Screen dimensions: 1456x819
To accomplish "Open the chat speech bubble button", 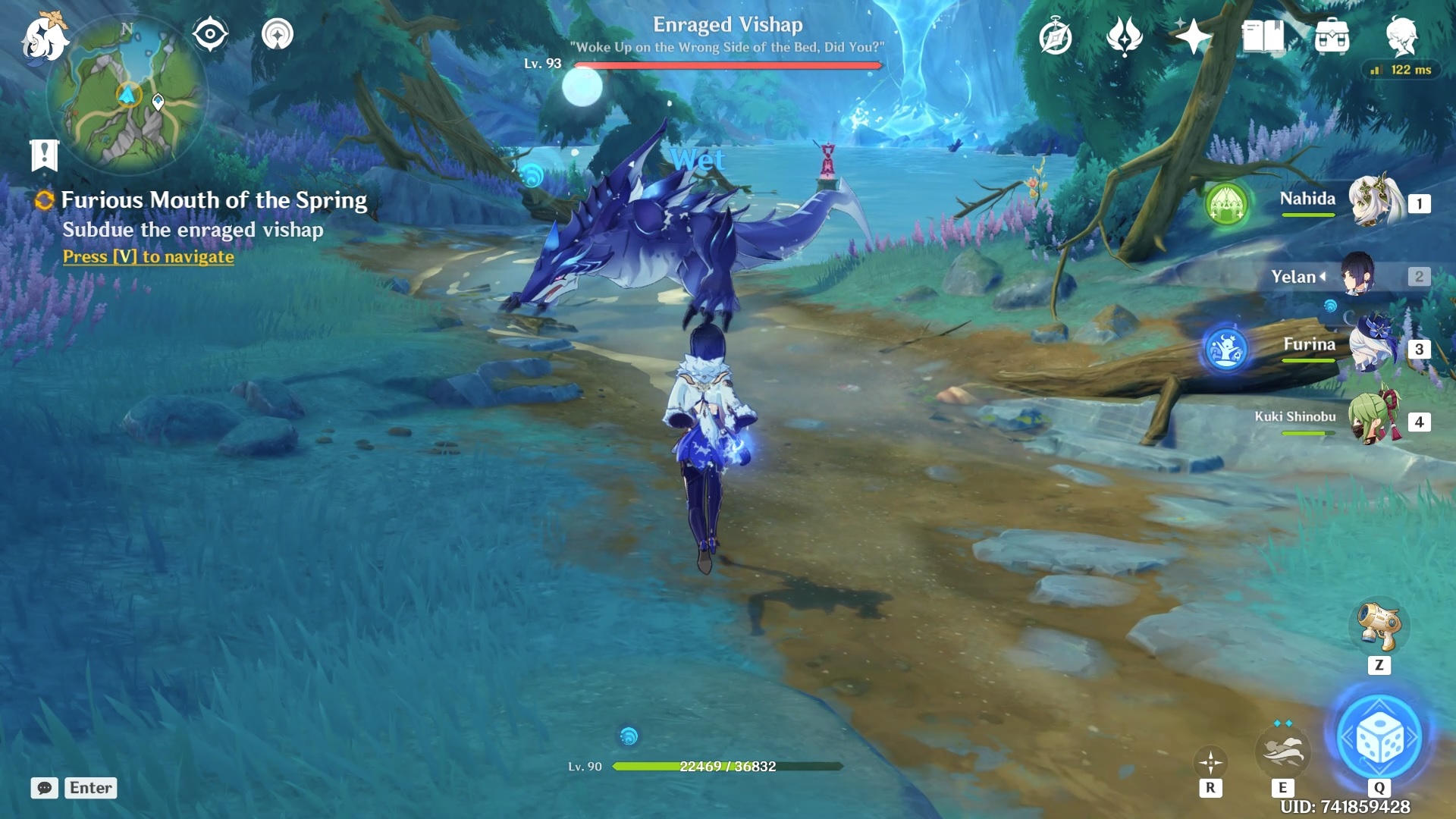I will click(45, 788).
